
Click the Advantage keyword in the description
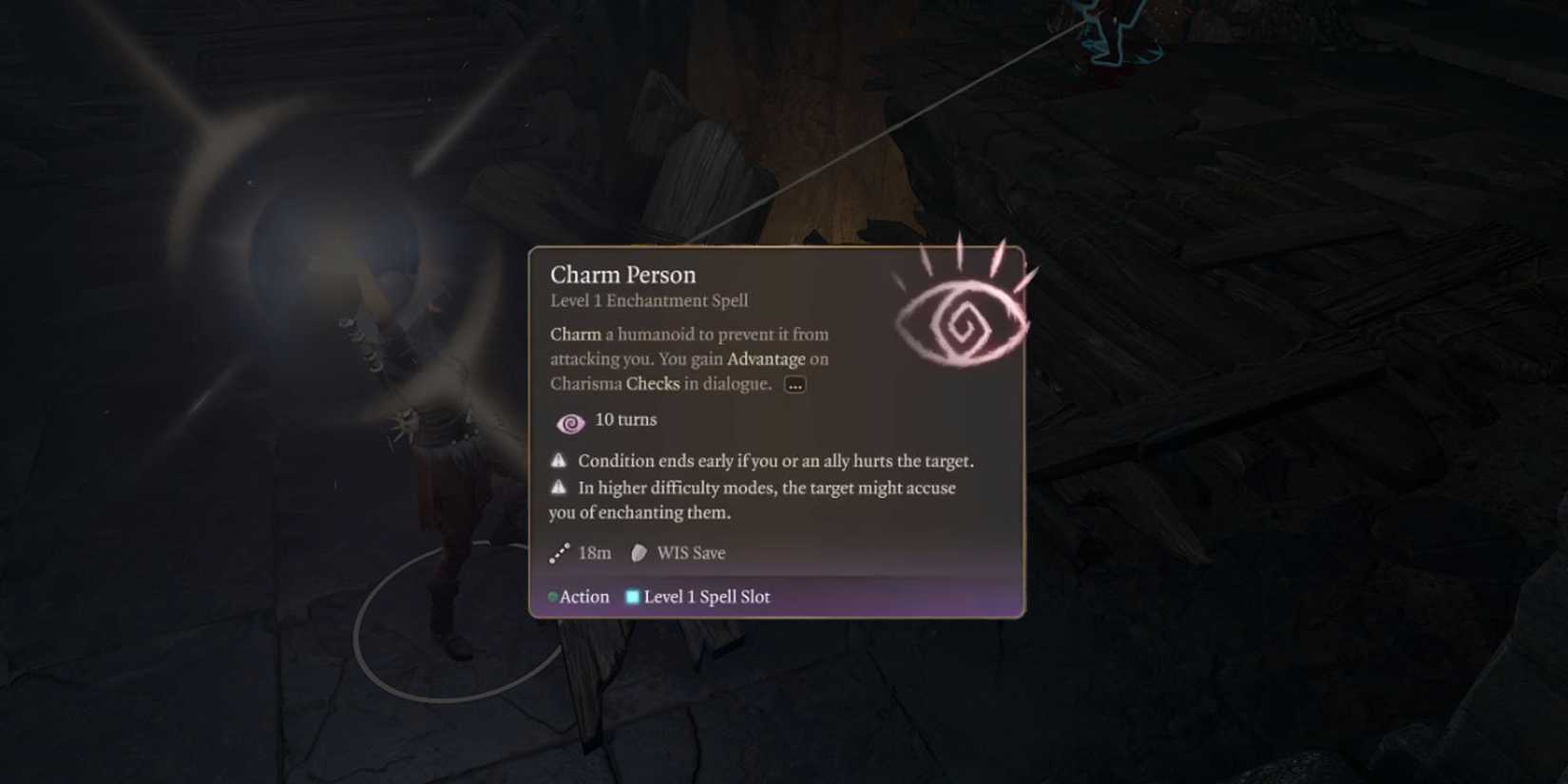[x=768, y=359]
